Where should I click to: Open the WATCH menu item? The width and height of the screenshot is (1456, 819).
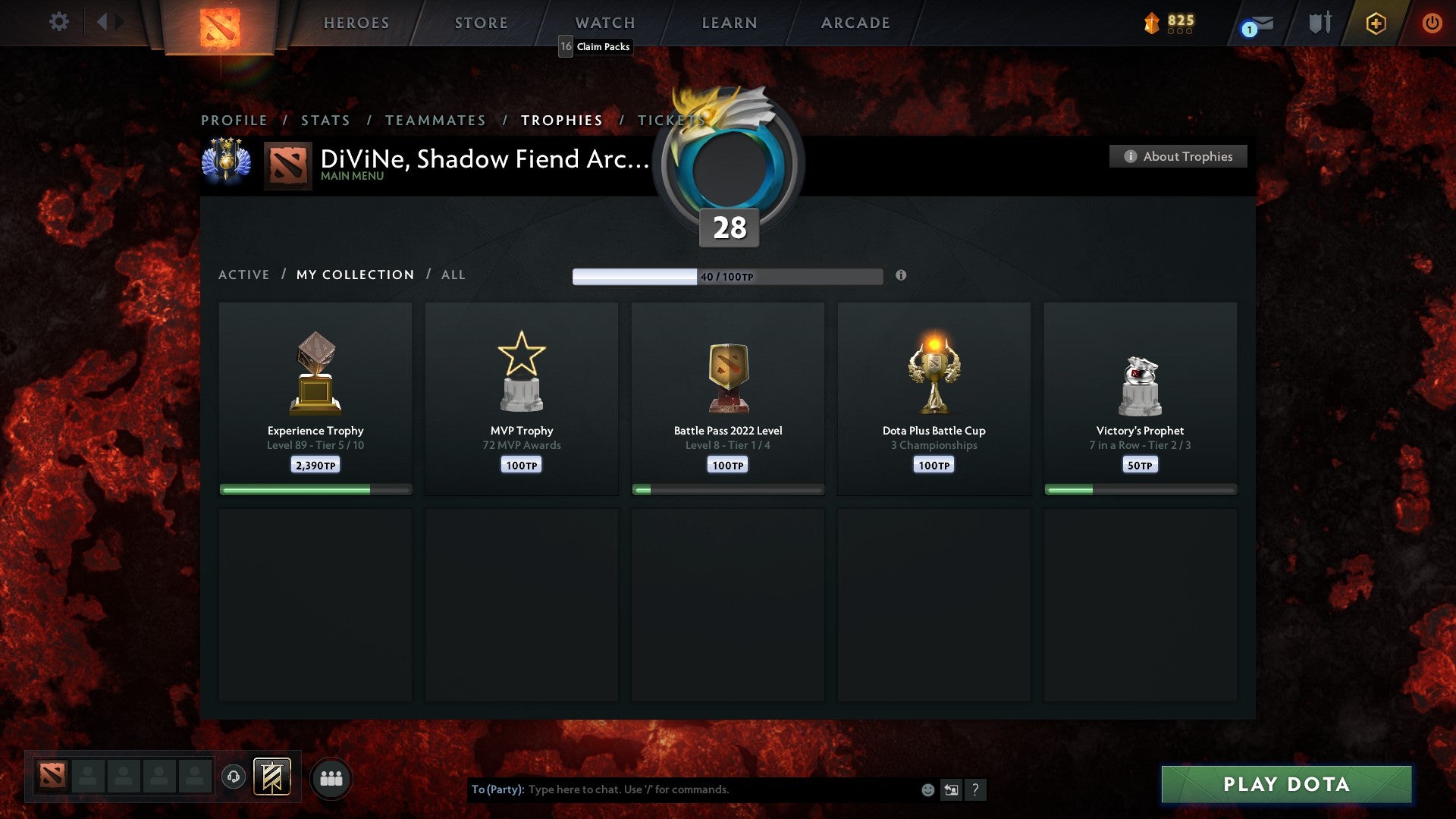point(604,22)
